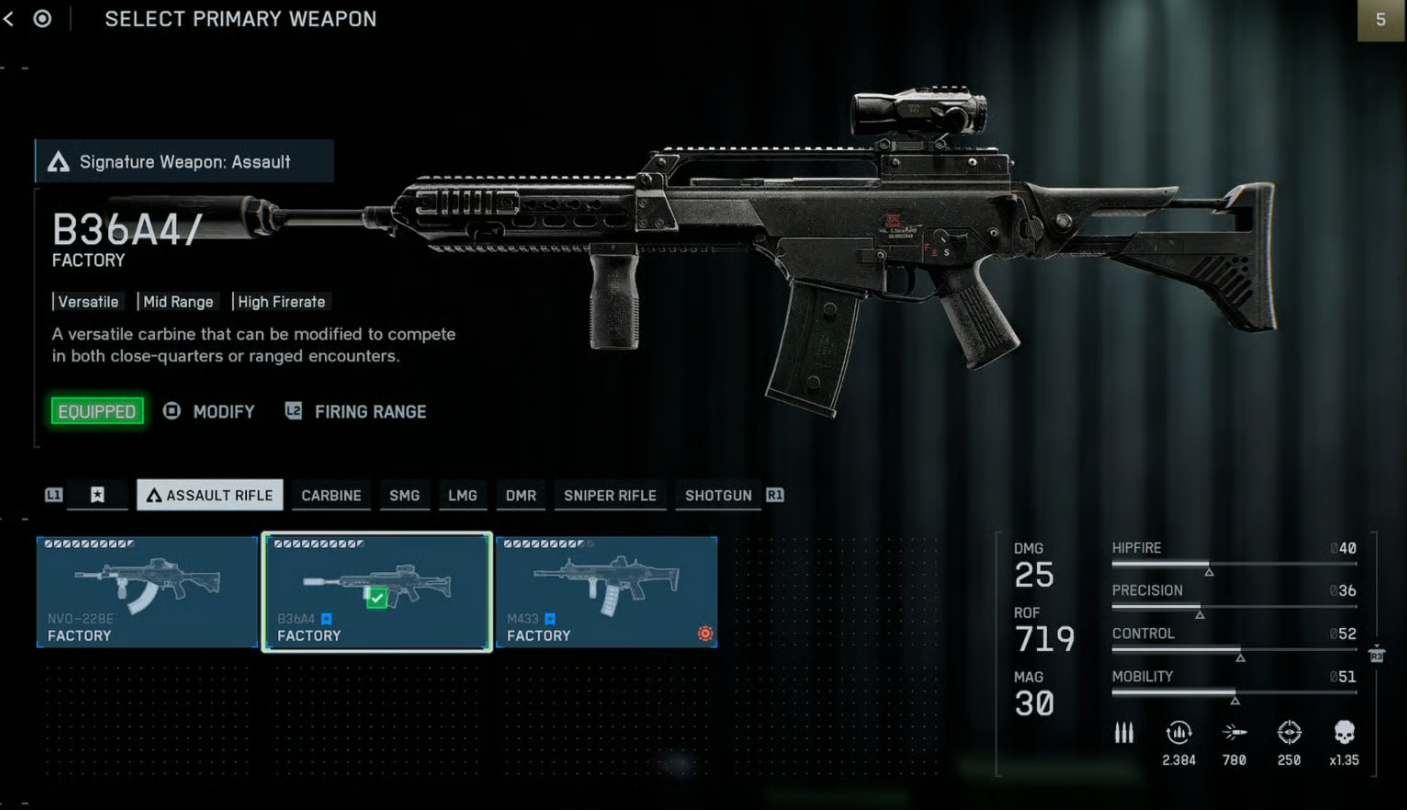Open the Carbine category

[331, 495]
